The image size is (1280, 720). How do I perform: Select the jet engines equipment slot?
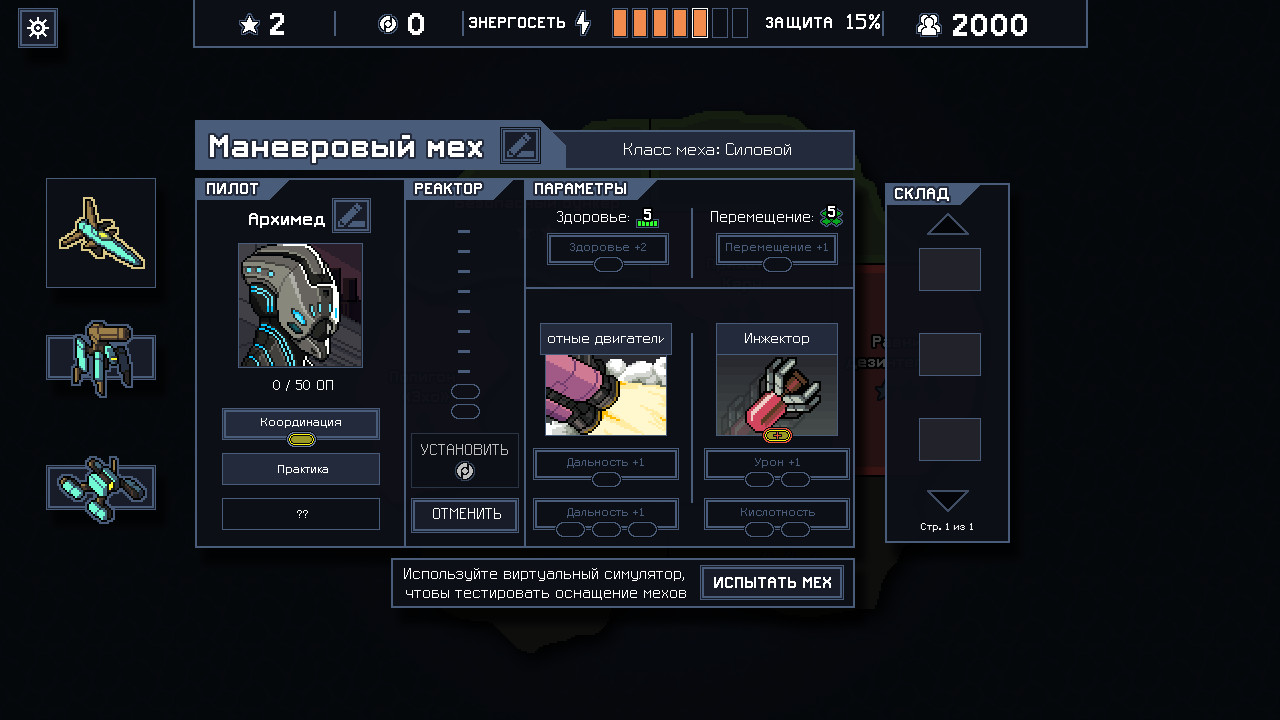pyautogui.click(x=606, y=380)
